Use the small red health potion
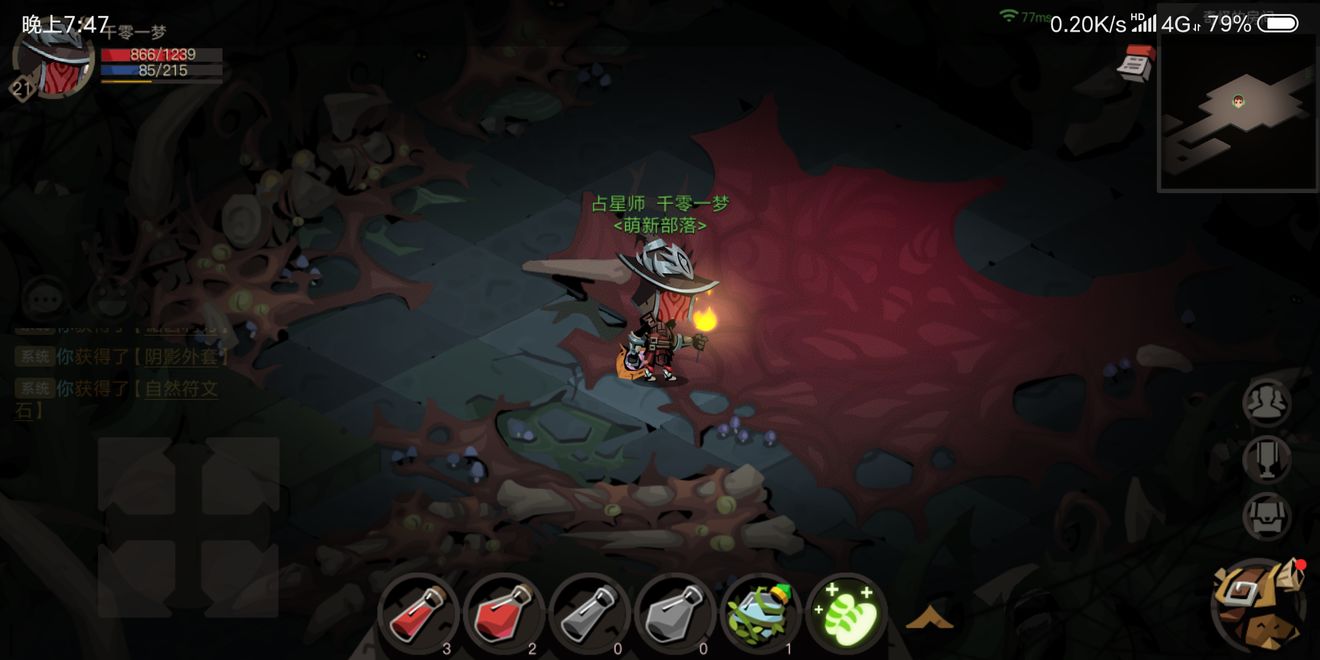Screen dimensions: 1320x660 click(418, 613)
